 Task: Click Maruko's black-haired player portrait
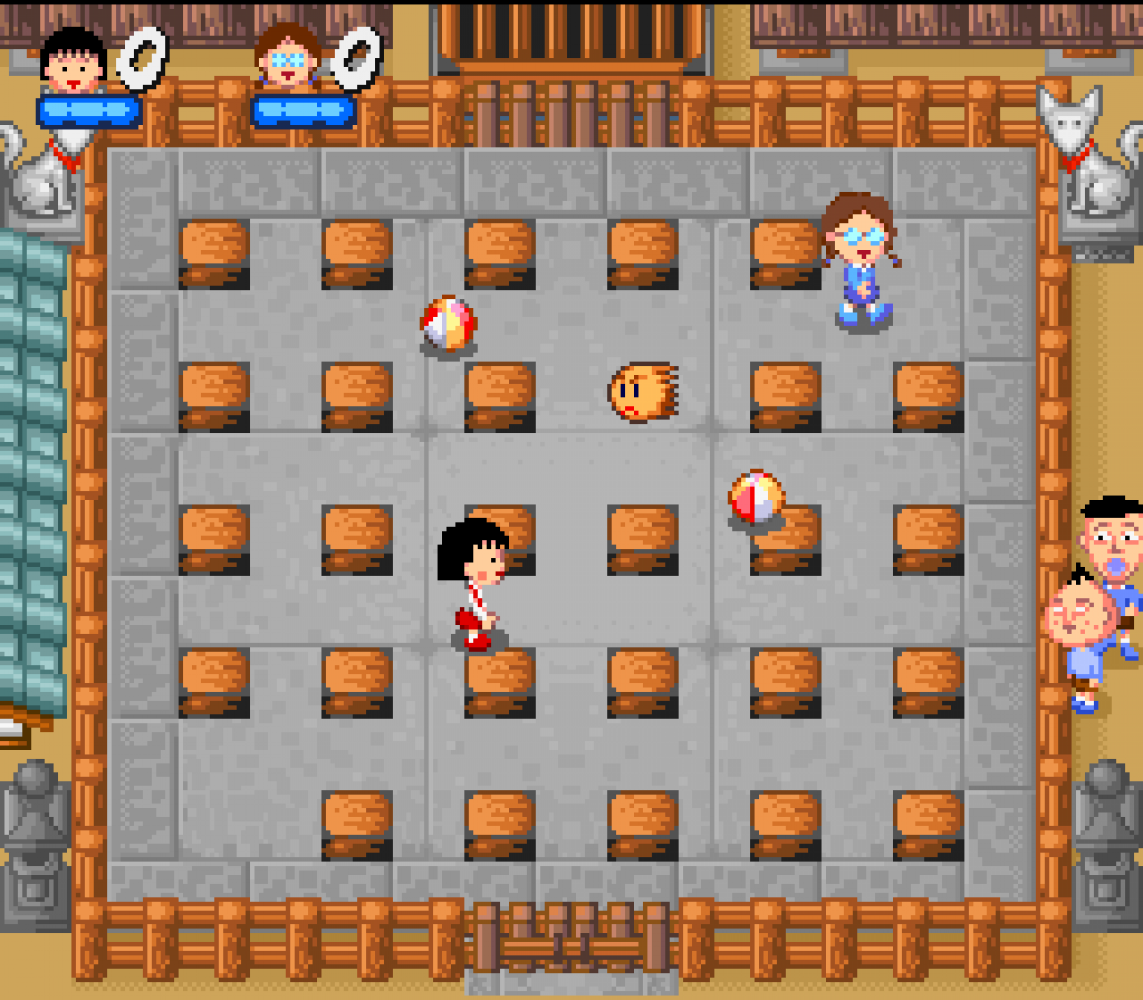pyautogui.click(x=73, y=62)
